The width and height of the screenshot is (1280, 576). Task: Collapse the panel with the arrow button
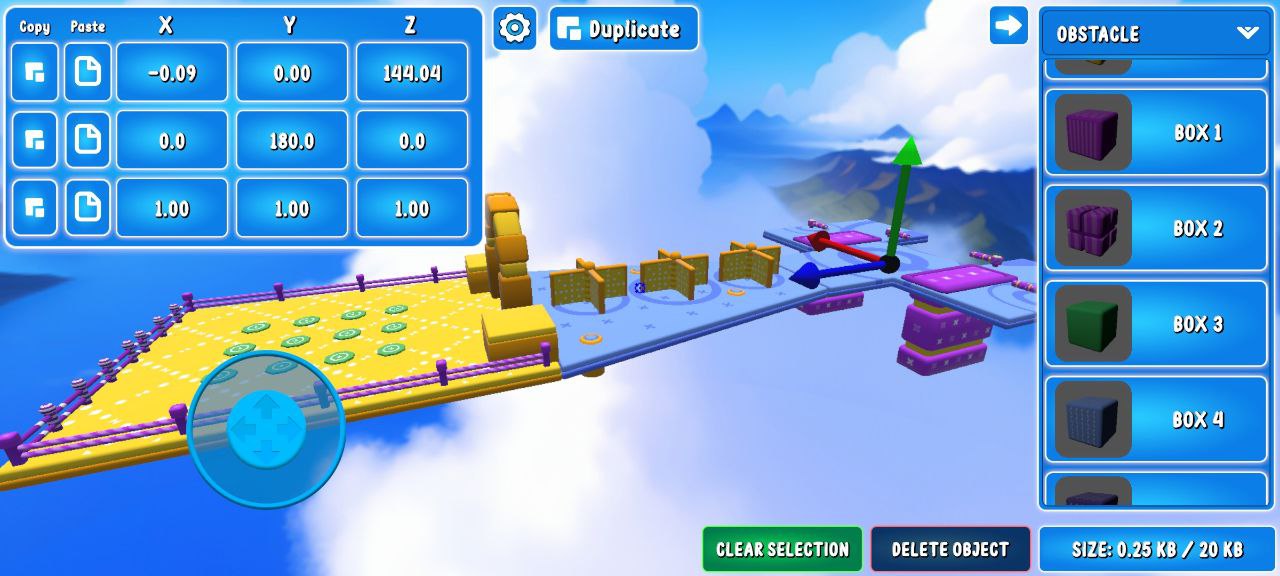point(1008,26)
